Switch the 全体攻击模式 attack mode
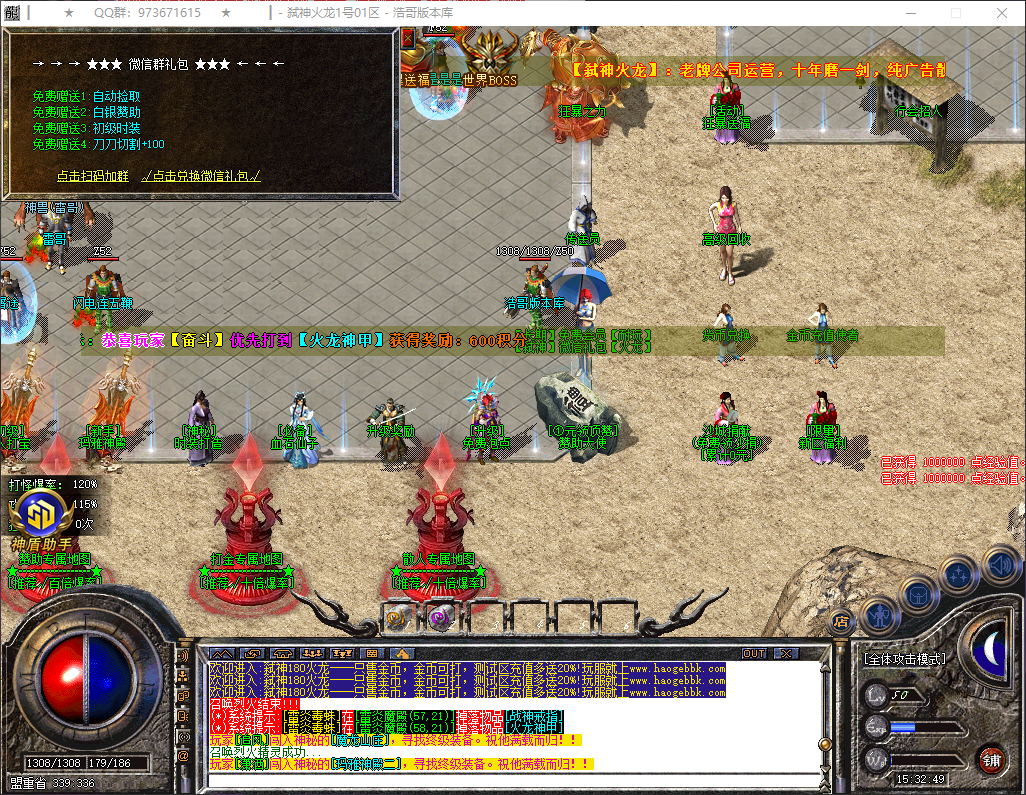 click(x=904, y=660)
